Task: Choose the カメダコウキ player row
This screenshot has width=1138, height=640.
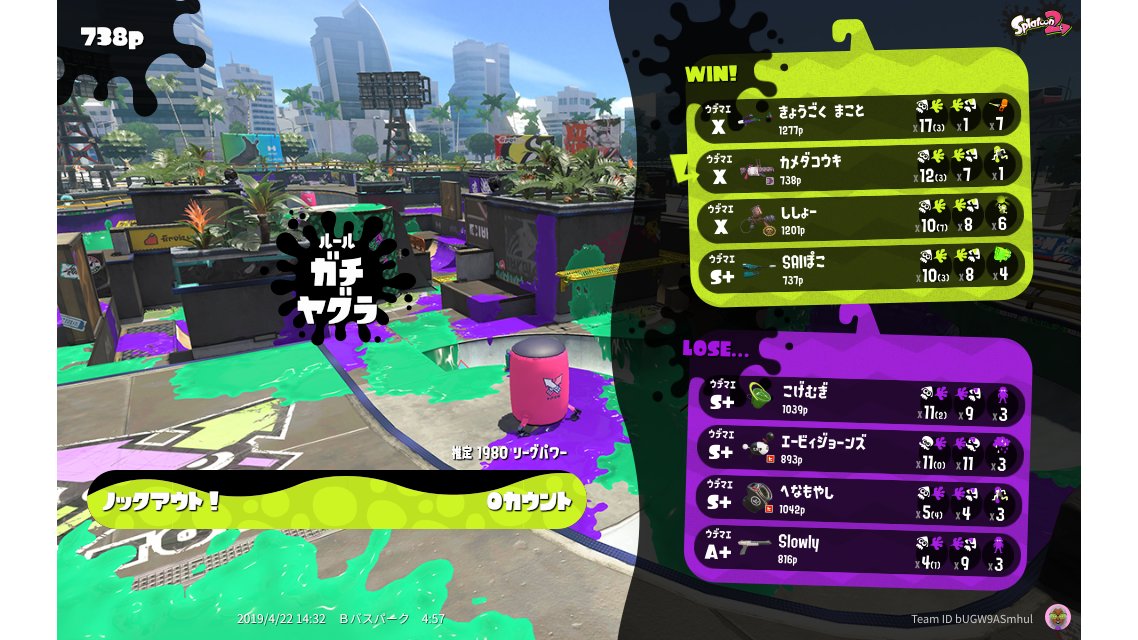Action: coord(860,166)
